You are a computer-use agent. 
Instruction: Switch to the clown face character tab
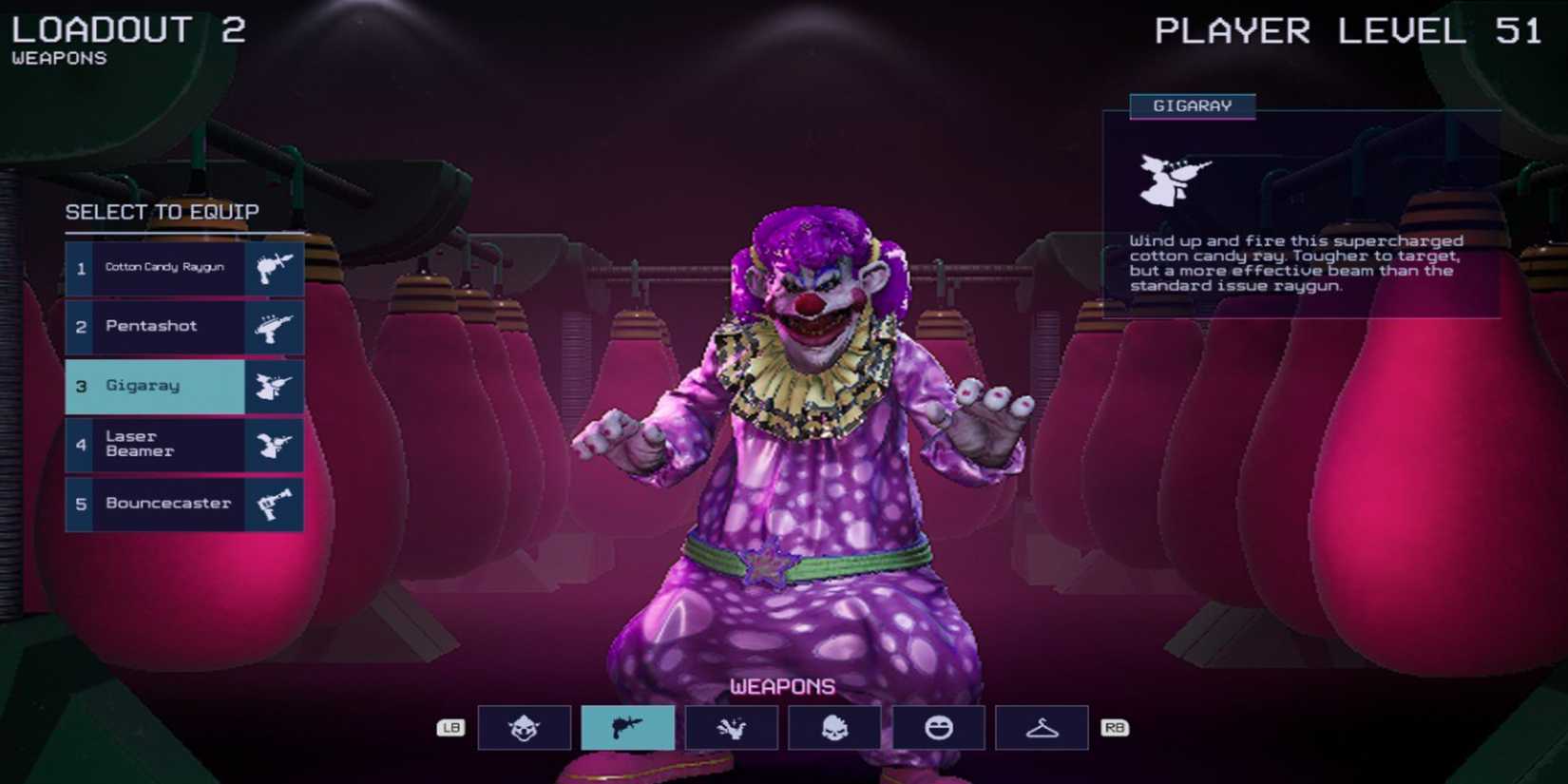pos(525,727)
